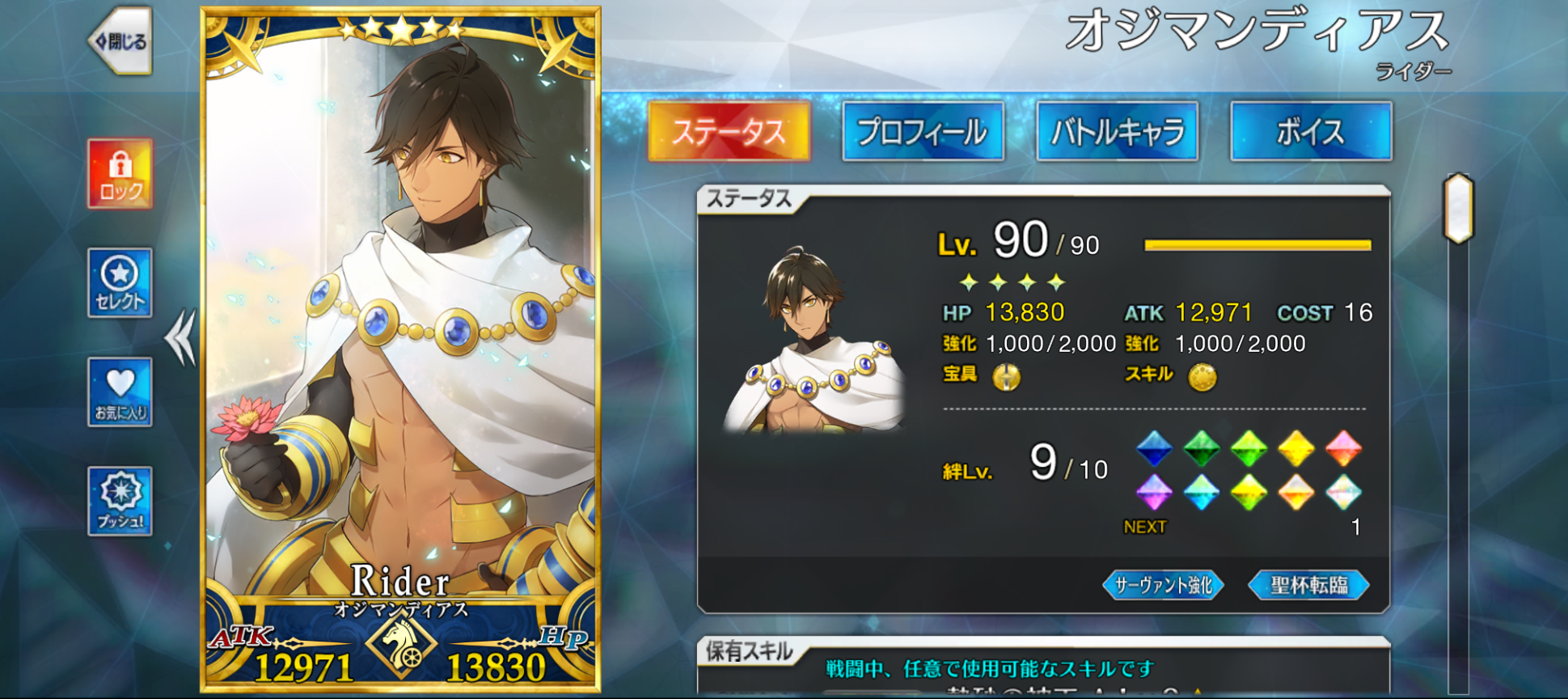Collapse the panel with the double-arrow icon
The image size is (1568, 699).
pyautogui.click(x=180, y=337)
